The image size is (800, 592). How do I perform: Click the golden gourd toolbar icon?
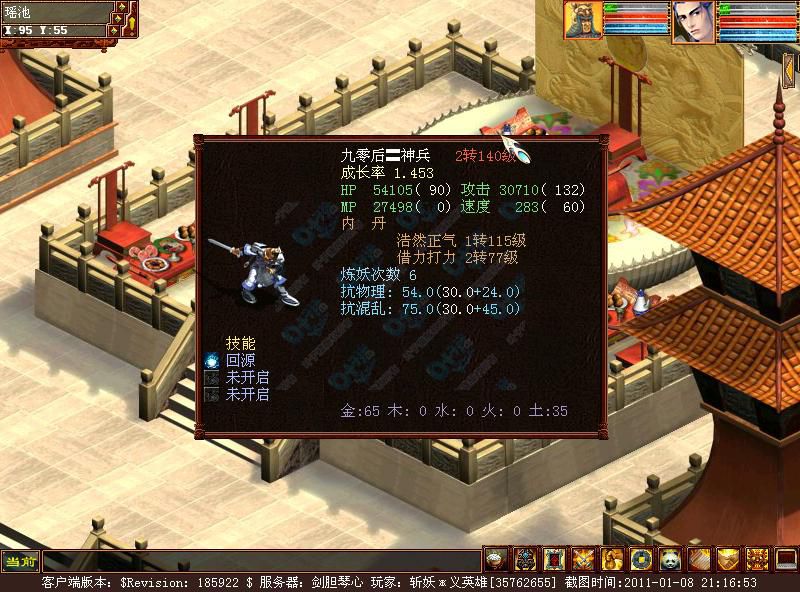click(x=611, y=559)
